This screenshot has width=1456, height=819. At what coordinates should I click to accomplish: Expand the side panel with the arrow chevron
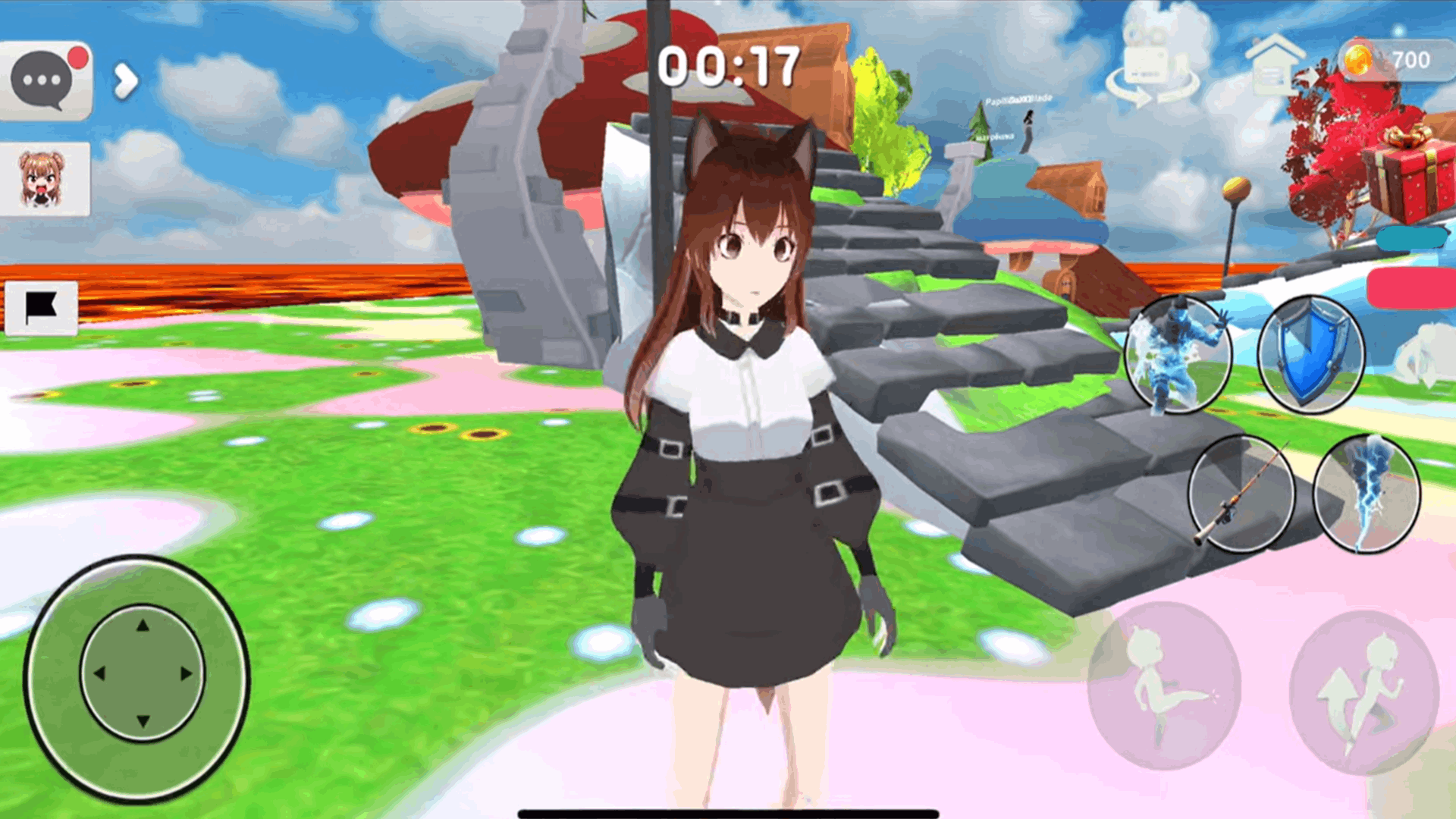click(125, 80)
